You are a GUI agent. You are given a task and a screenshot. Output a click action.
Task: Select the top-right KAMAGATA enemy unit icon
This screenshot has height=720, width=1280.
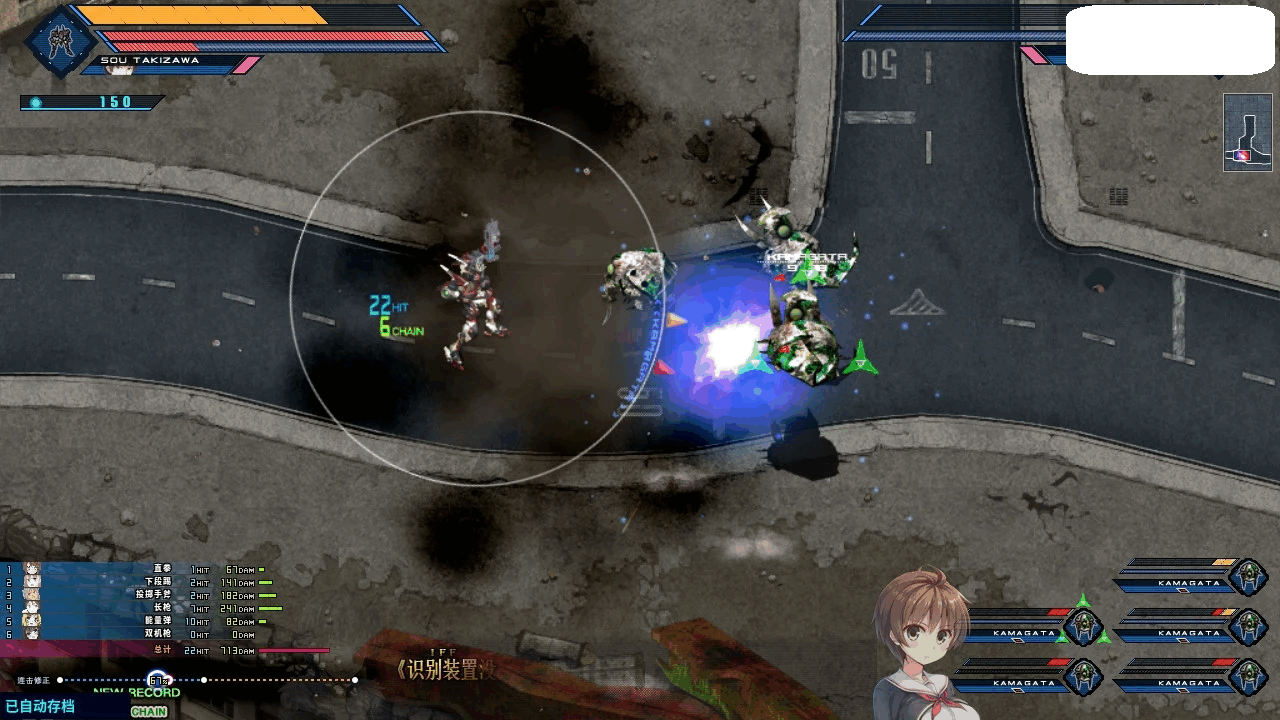[x=1247, y=577]
